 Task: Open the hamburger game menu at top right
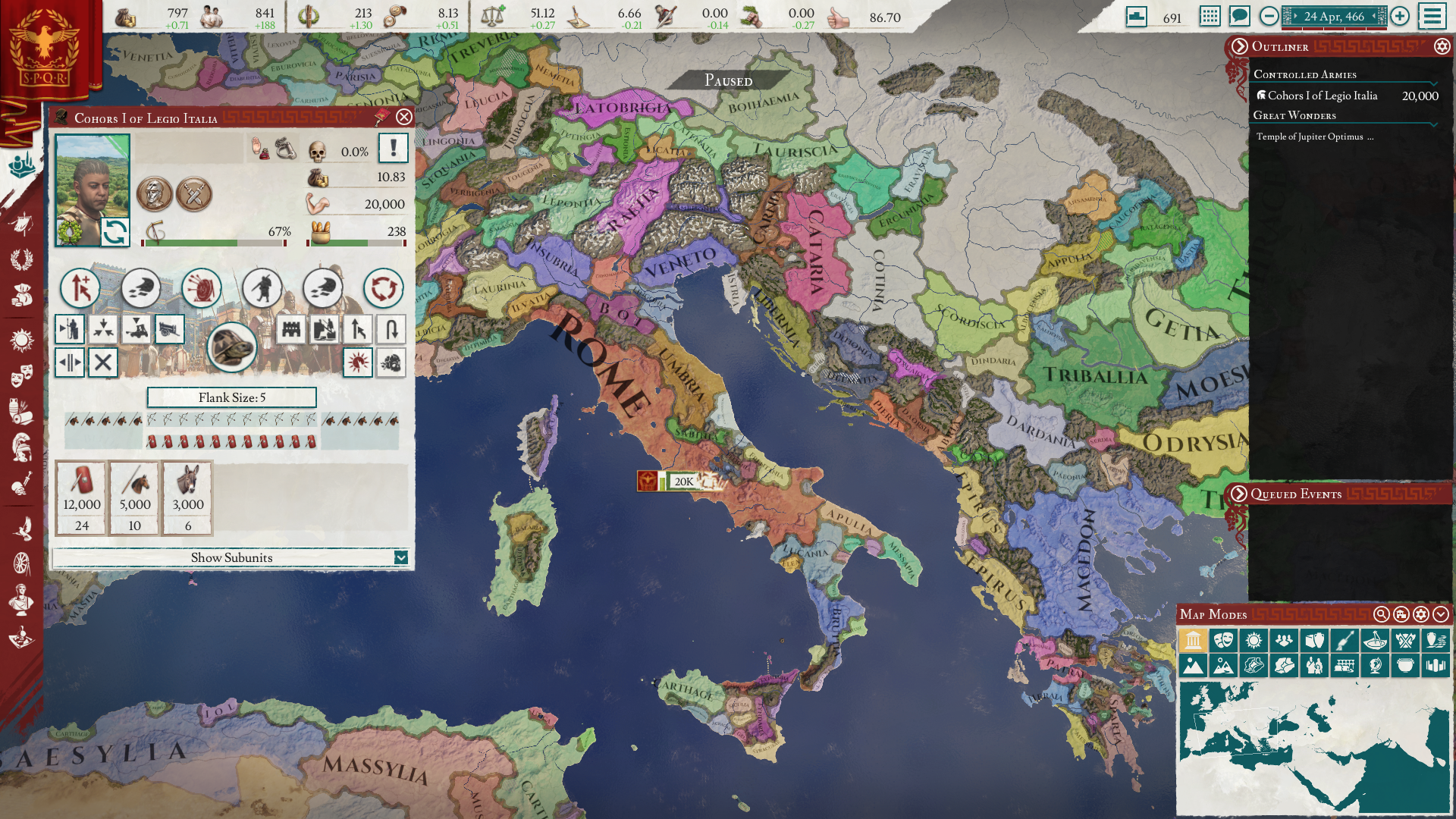point(1433,16)
